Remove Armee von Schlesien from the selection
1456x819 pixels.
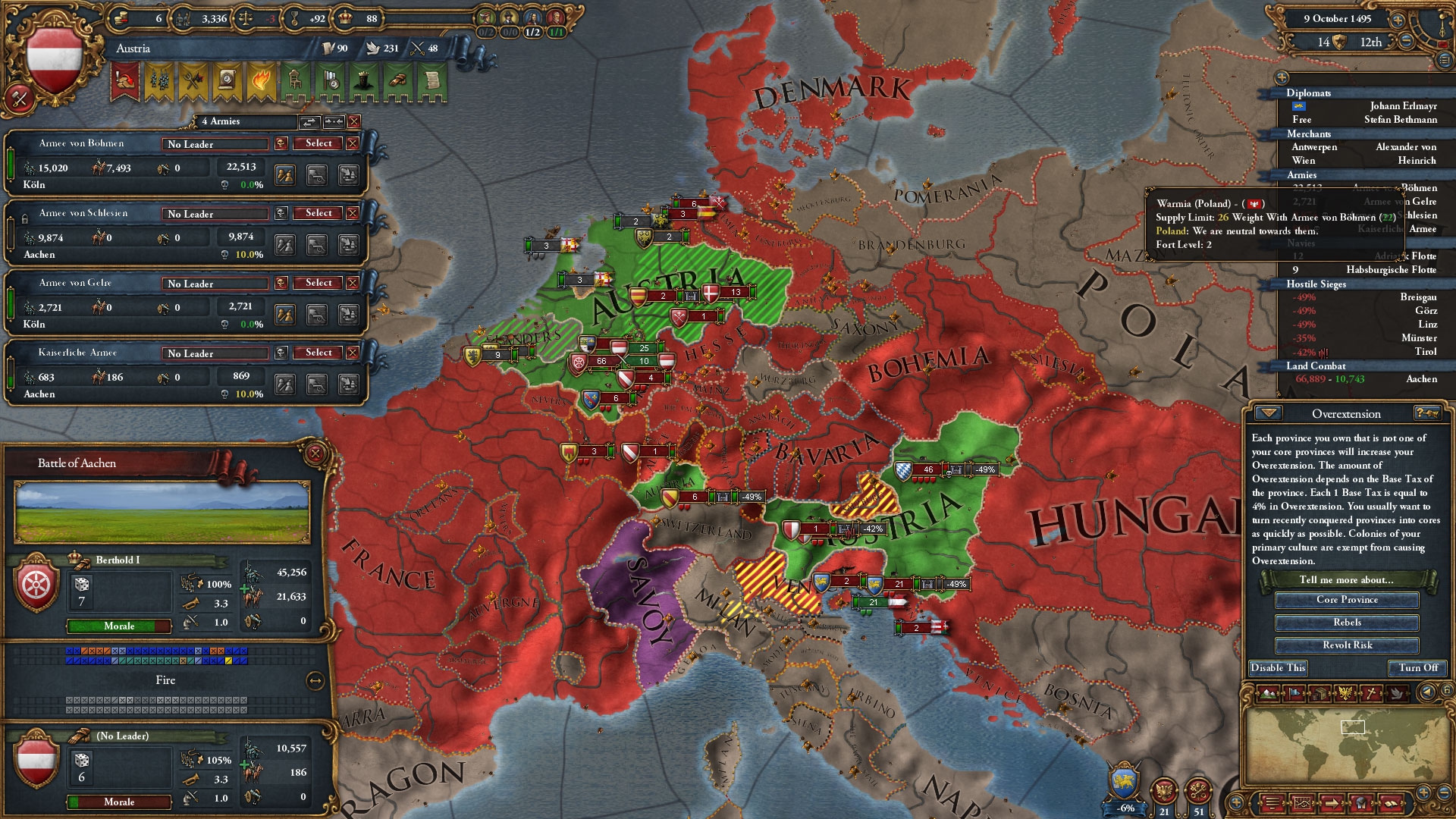(x=353, y=213)
